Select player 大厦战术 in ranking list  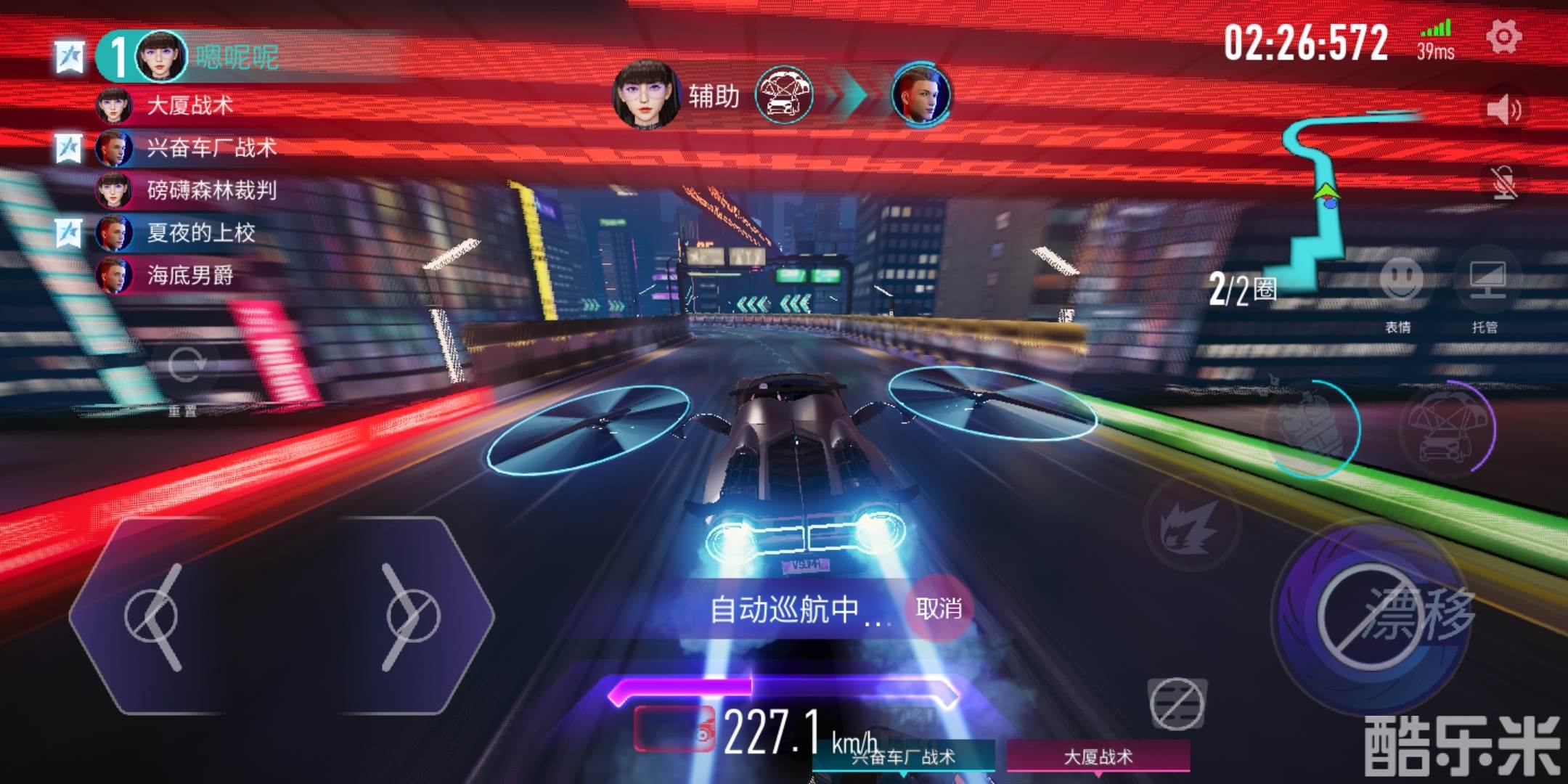189,106
